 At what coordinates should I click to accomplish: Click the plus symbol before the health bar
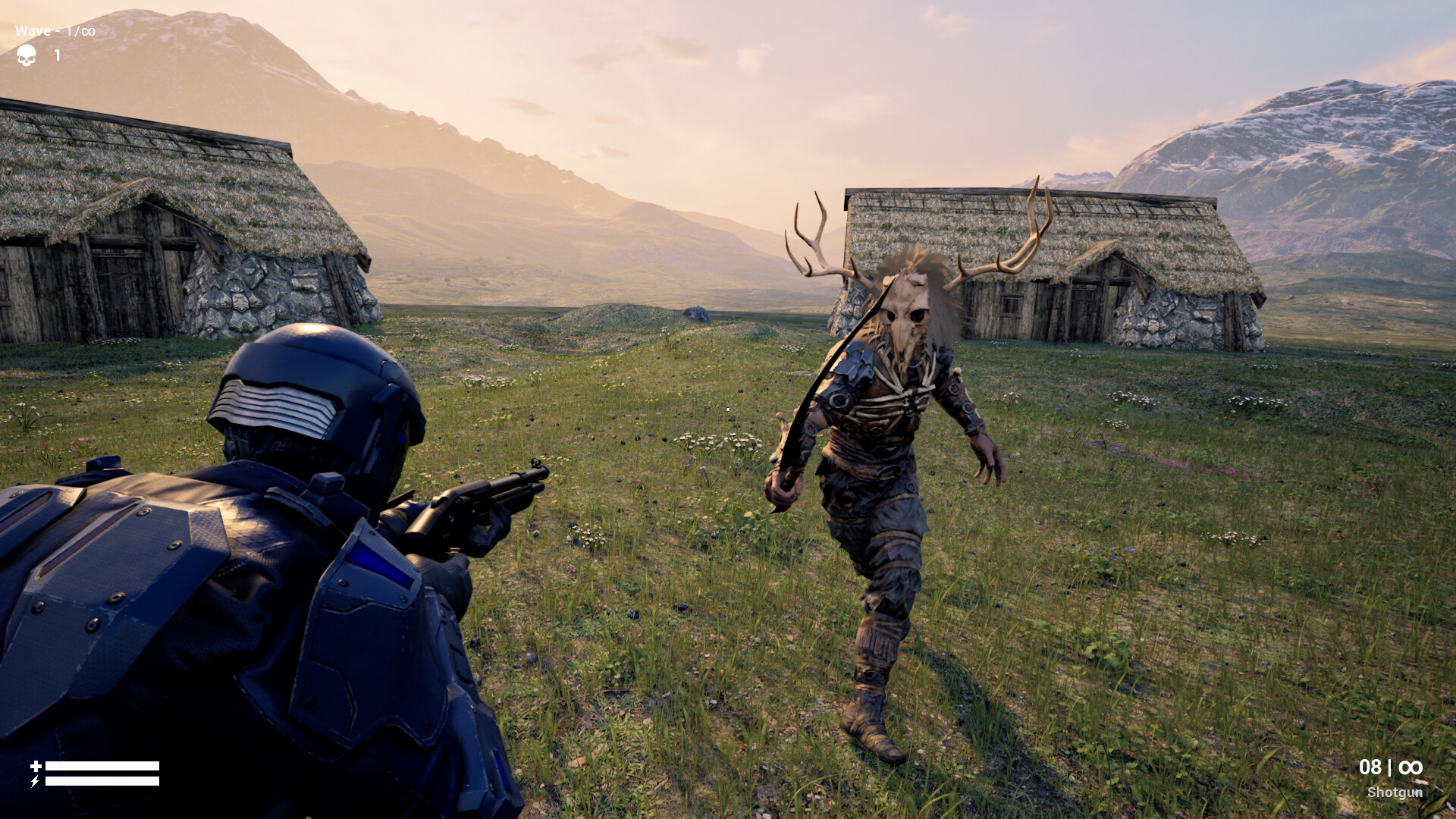pos(36,764)
